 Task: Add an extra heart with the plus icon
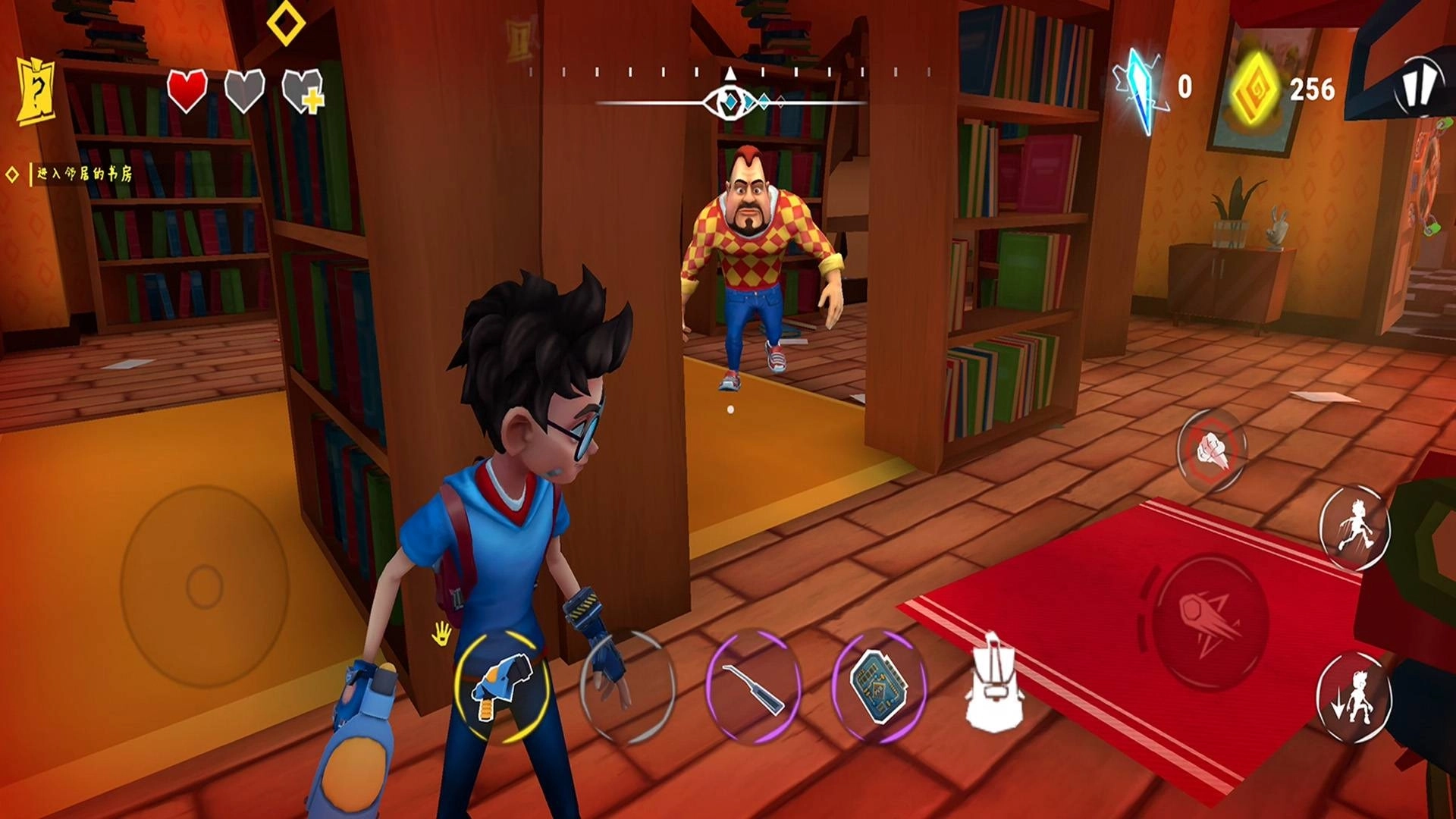(x=303, y=92)
